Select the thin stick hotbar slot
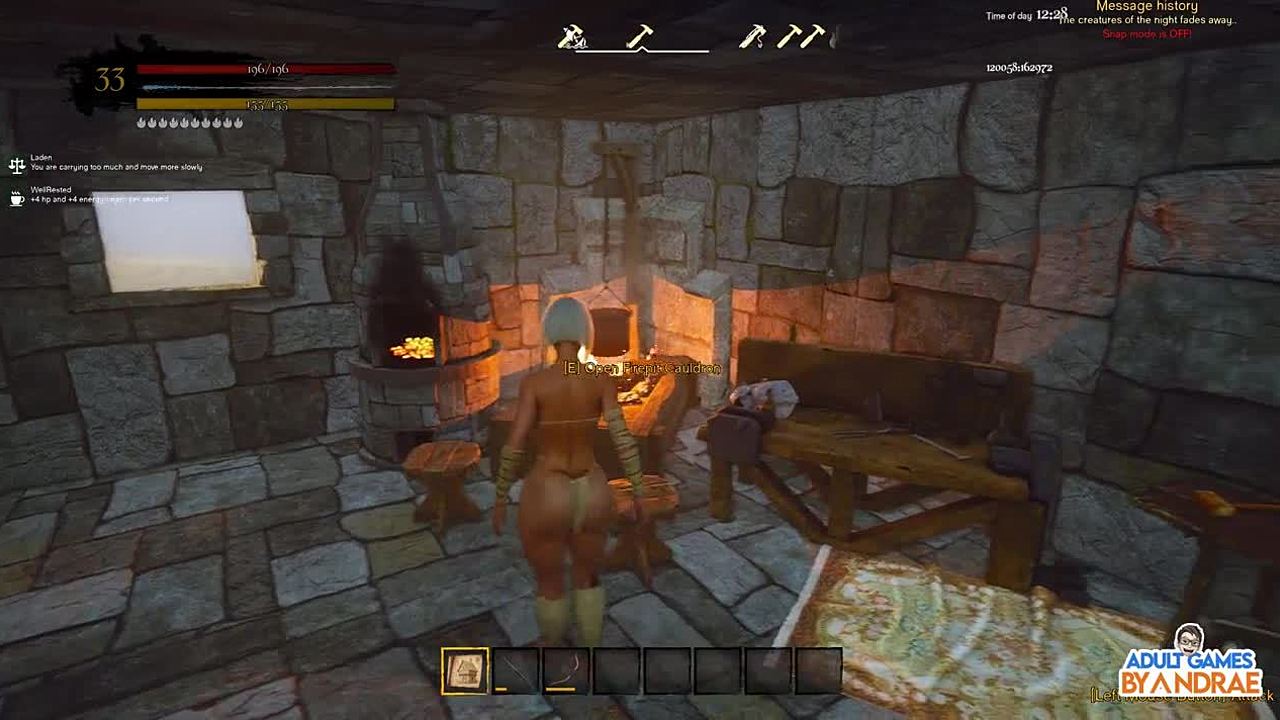 pos(515,670)
